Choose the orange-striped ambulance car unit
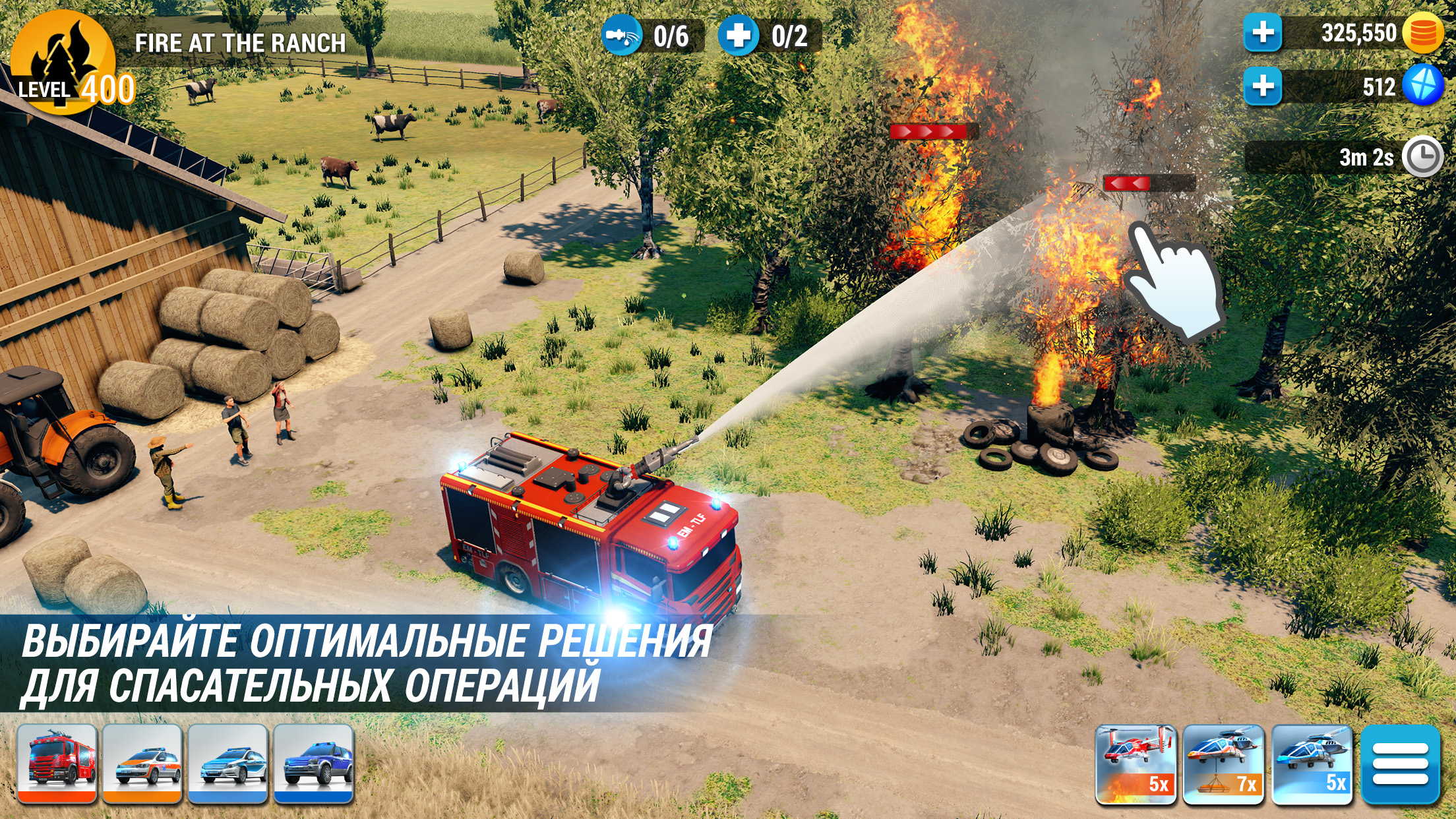1456x819 pixels. (x=142, y=764)
